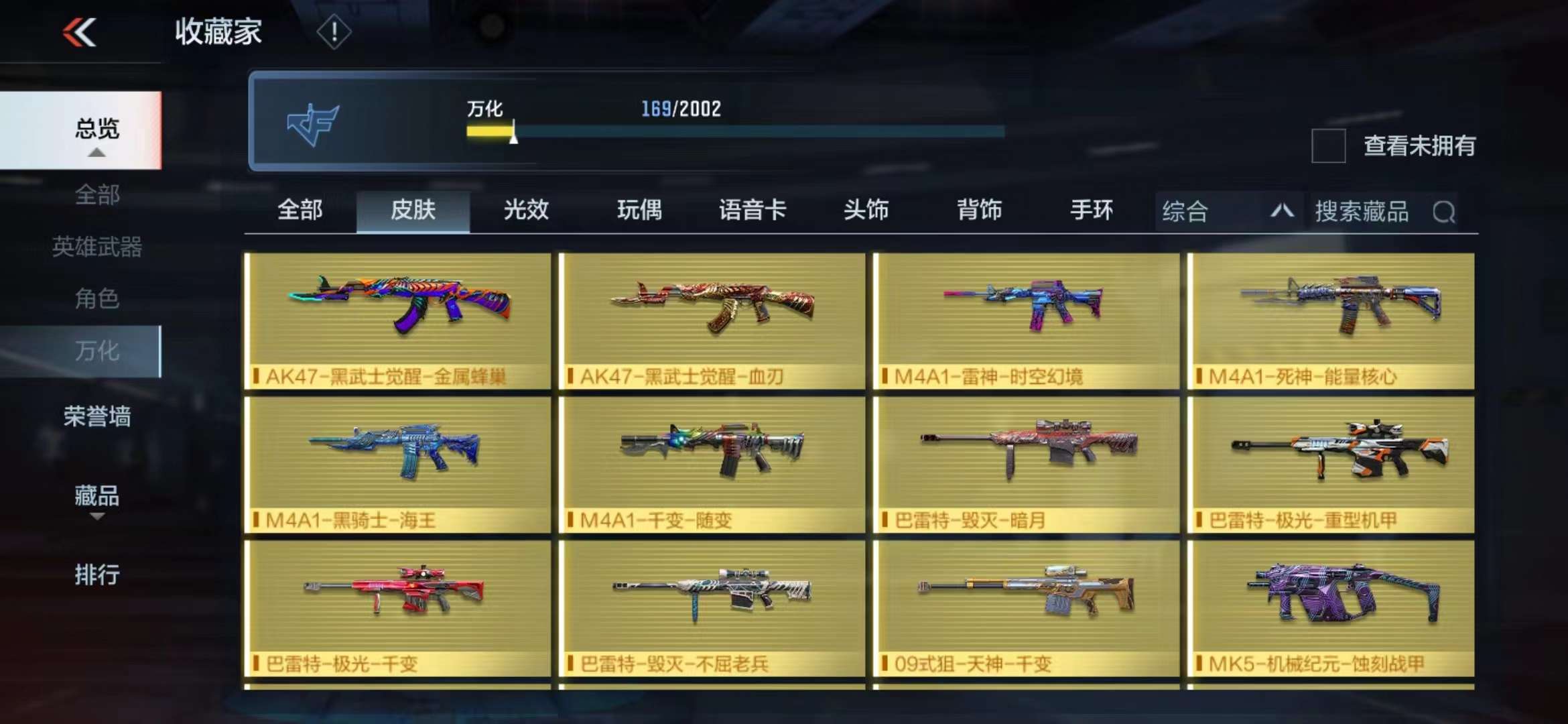Switch to the 头饰 tab

click(866, 210)
